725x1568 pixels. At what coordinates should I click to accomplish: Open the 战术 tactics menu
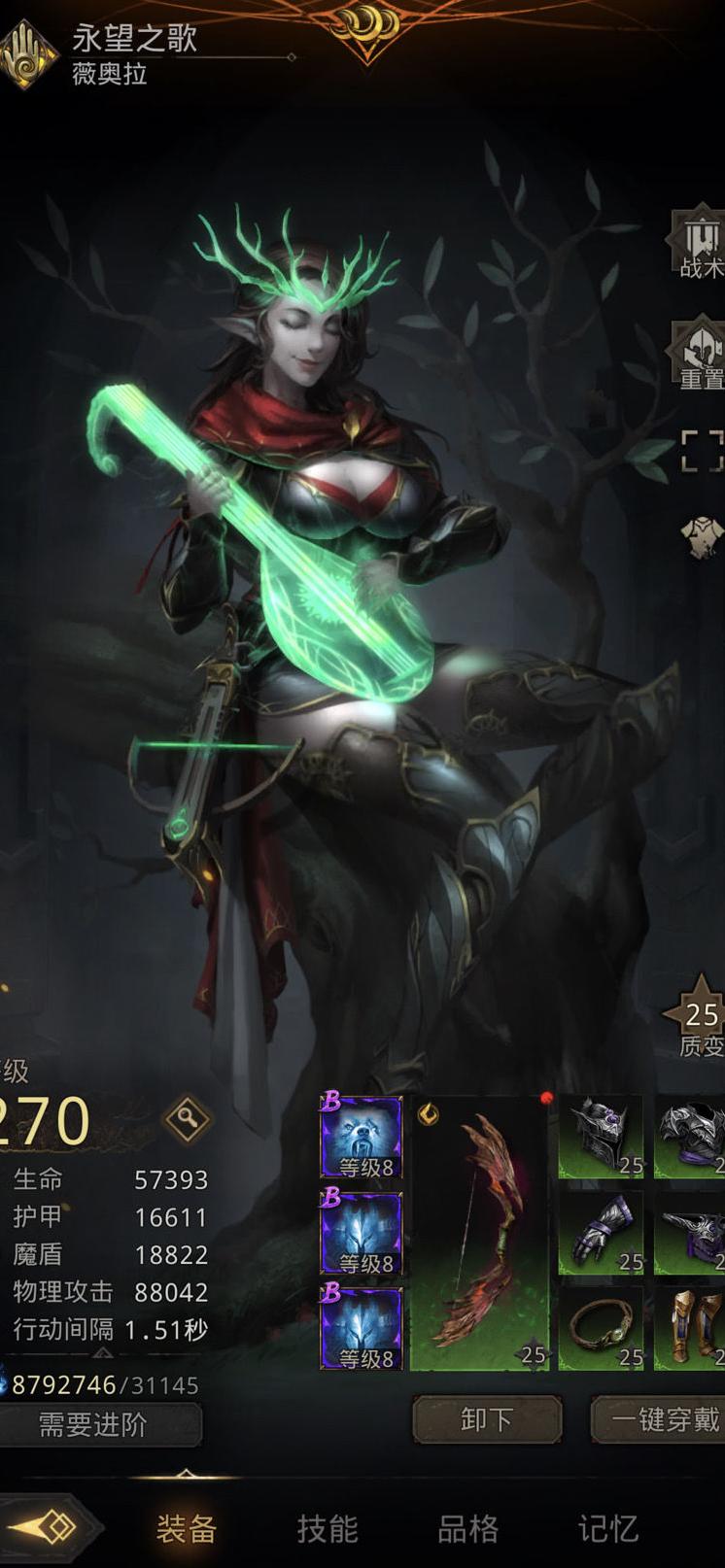click(x=700, y=243)
